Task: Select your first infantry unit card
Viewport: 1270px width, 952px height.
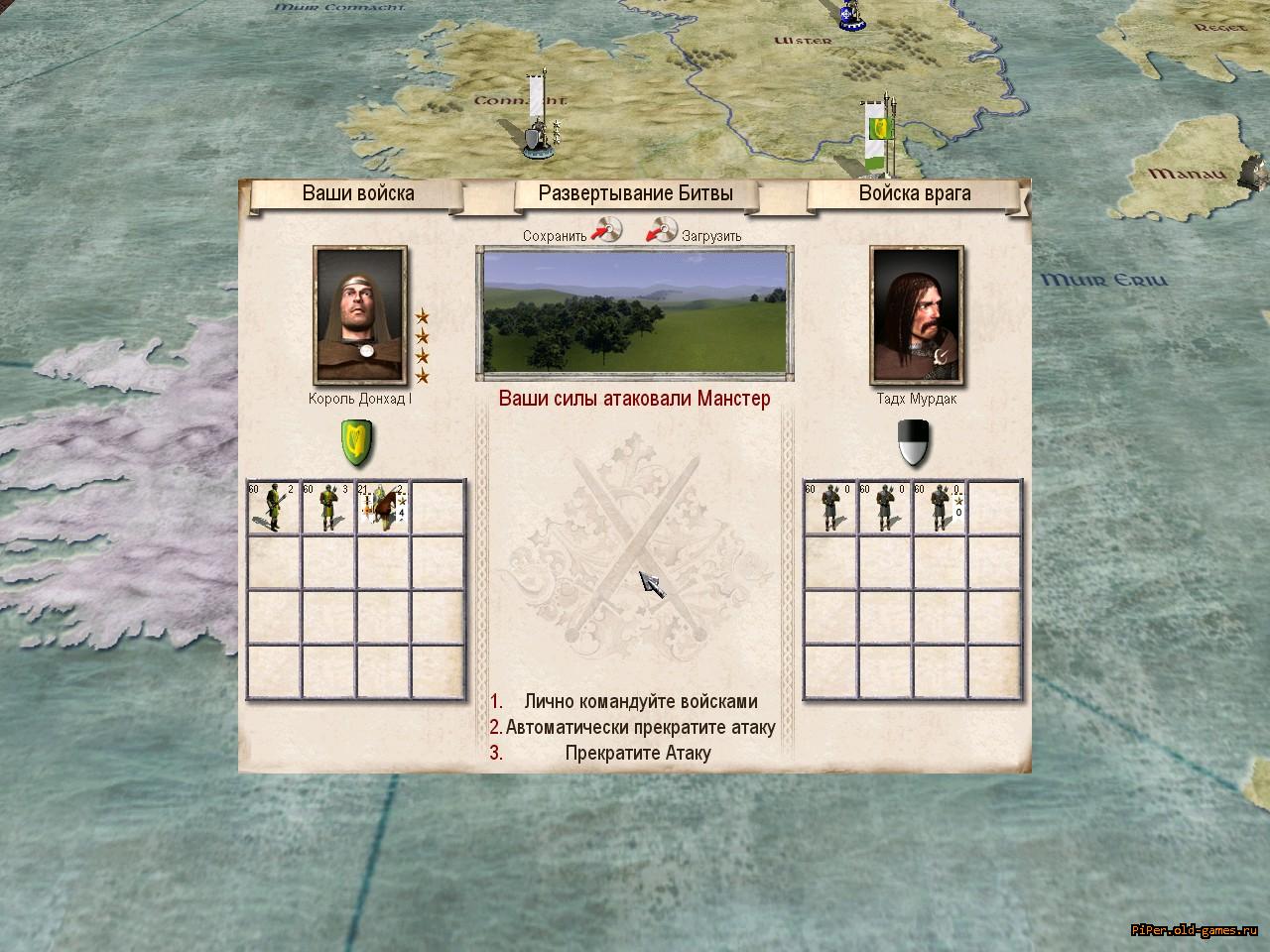Action: [x=274, y=507]
